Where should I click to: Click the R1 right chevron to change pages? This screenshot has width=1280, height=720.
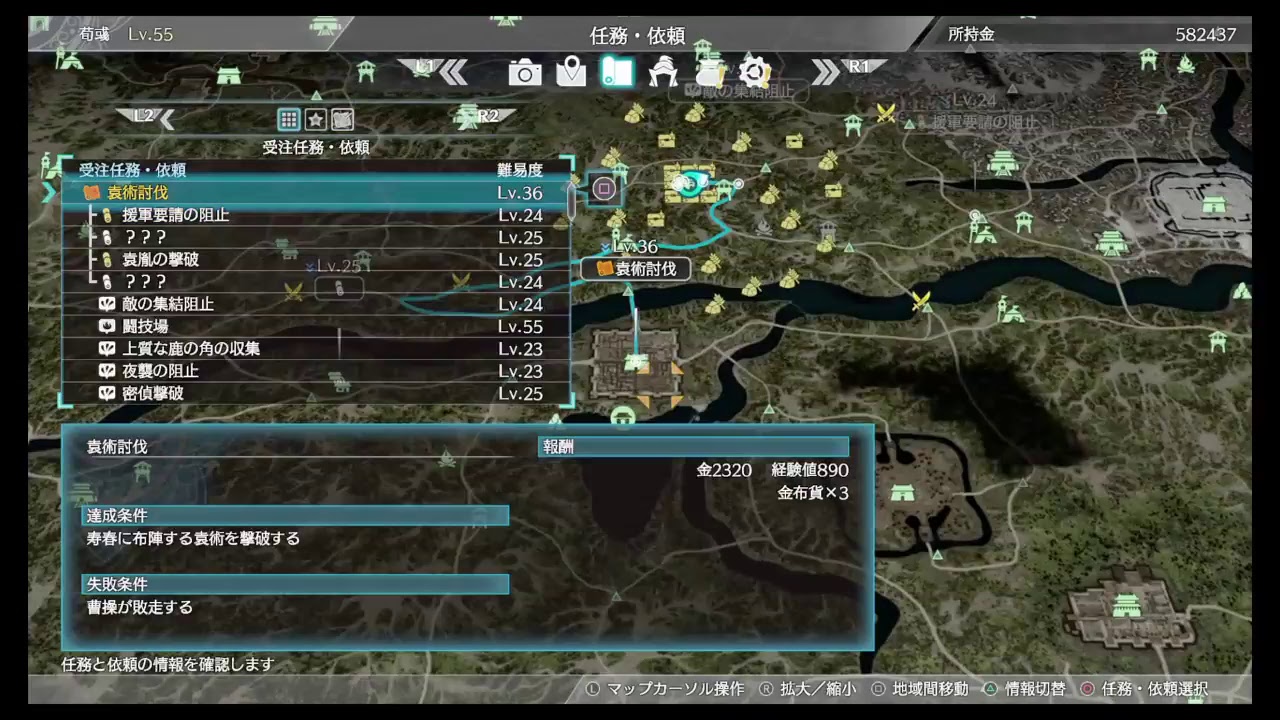coord(827,71)
